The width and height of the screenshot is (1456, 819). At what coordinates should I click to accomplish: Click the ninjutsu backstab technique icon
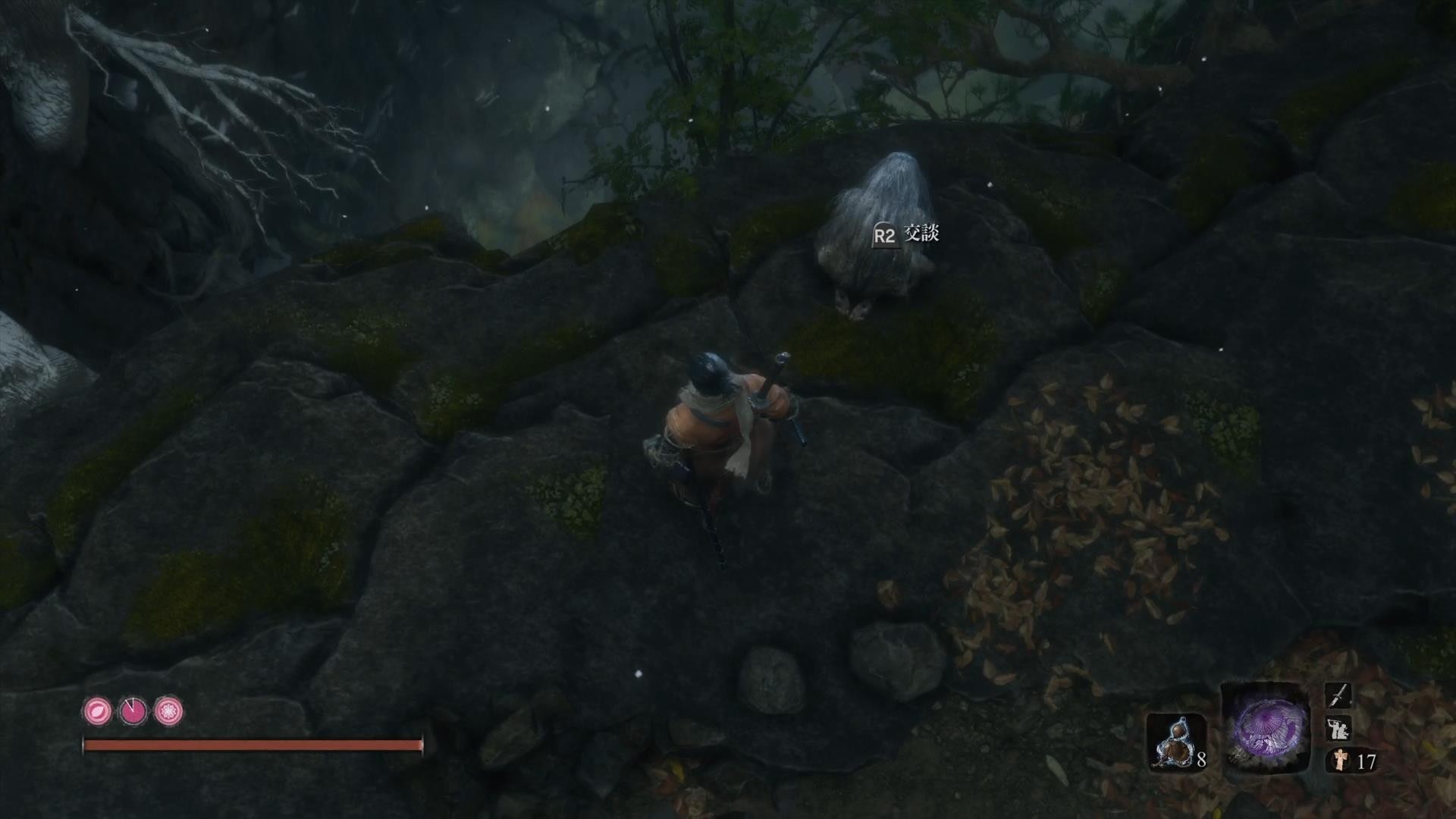pos(1338,729)
